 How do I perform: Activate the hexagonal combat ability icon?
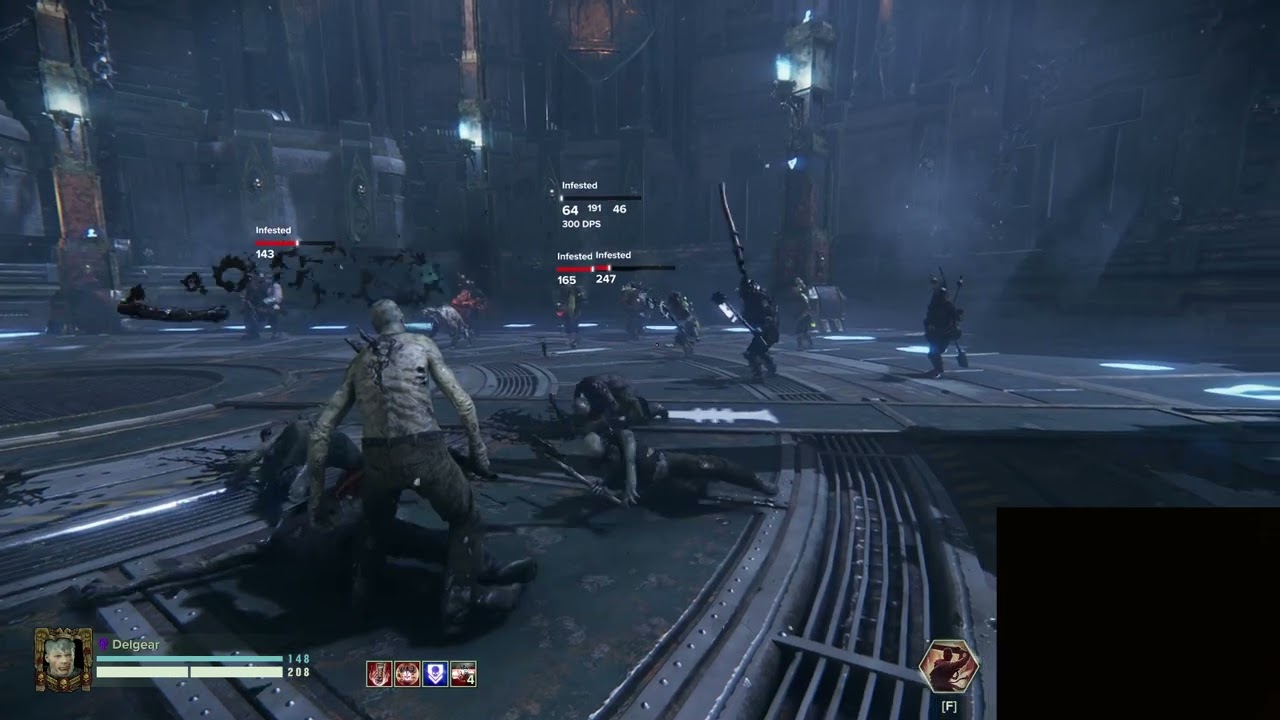(x=948, y=667)
